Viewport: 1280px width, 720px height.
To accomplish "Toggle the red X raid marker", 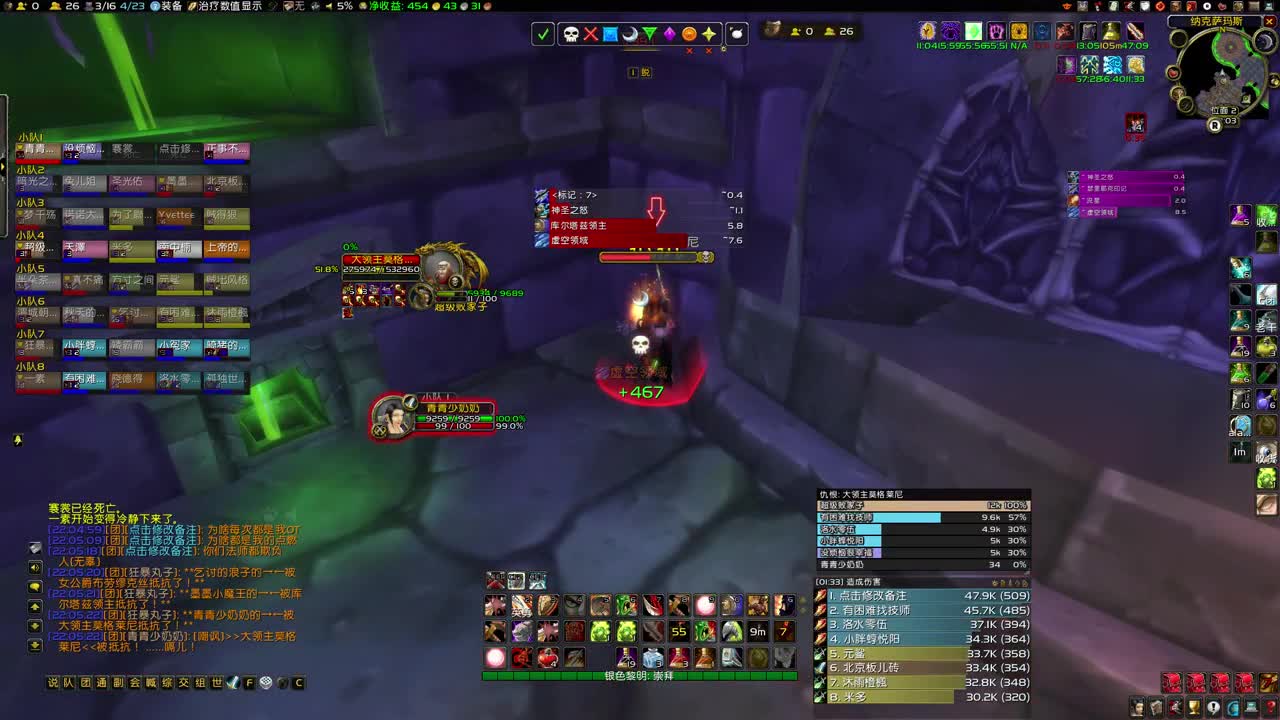I will coord(591,33).
